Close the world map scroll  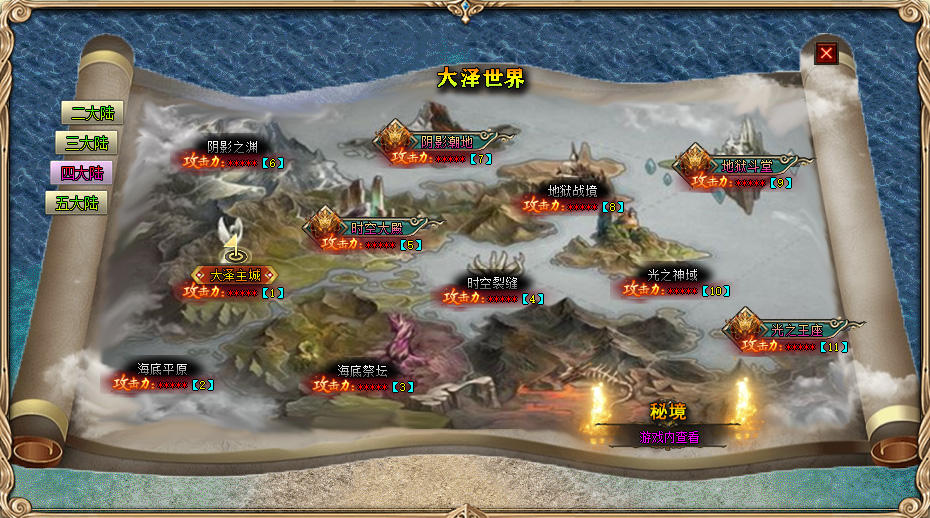click(826, 53)
